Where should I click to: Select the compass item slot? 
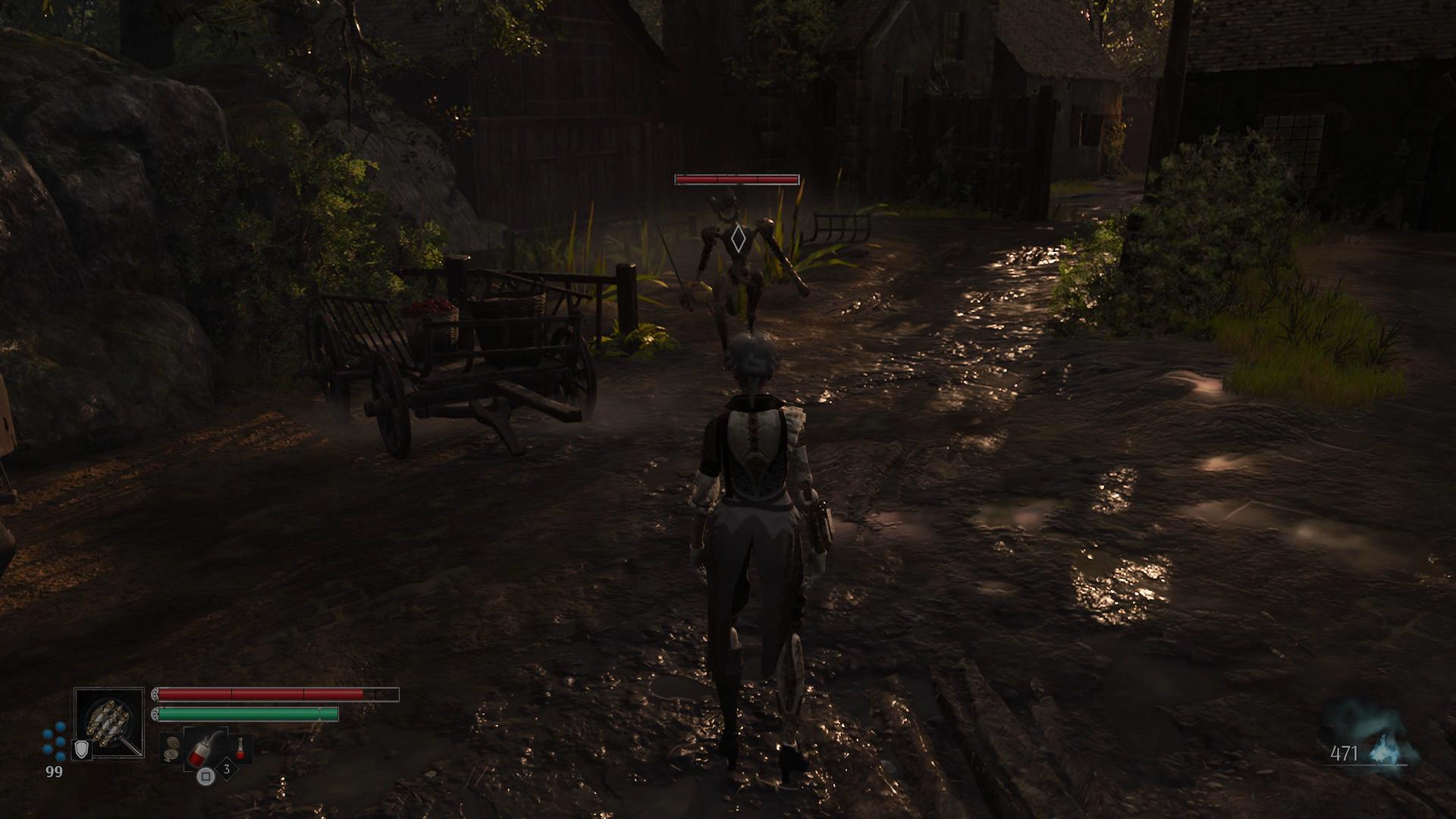point(172,748)
